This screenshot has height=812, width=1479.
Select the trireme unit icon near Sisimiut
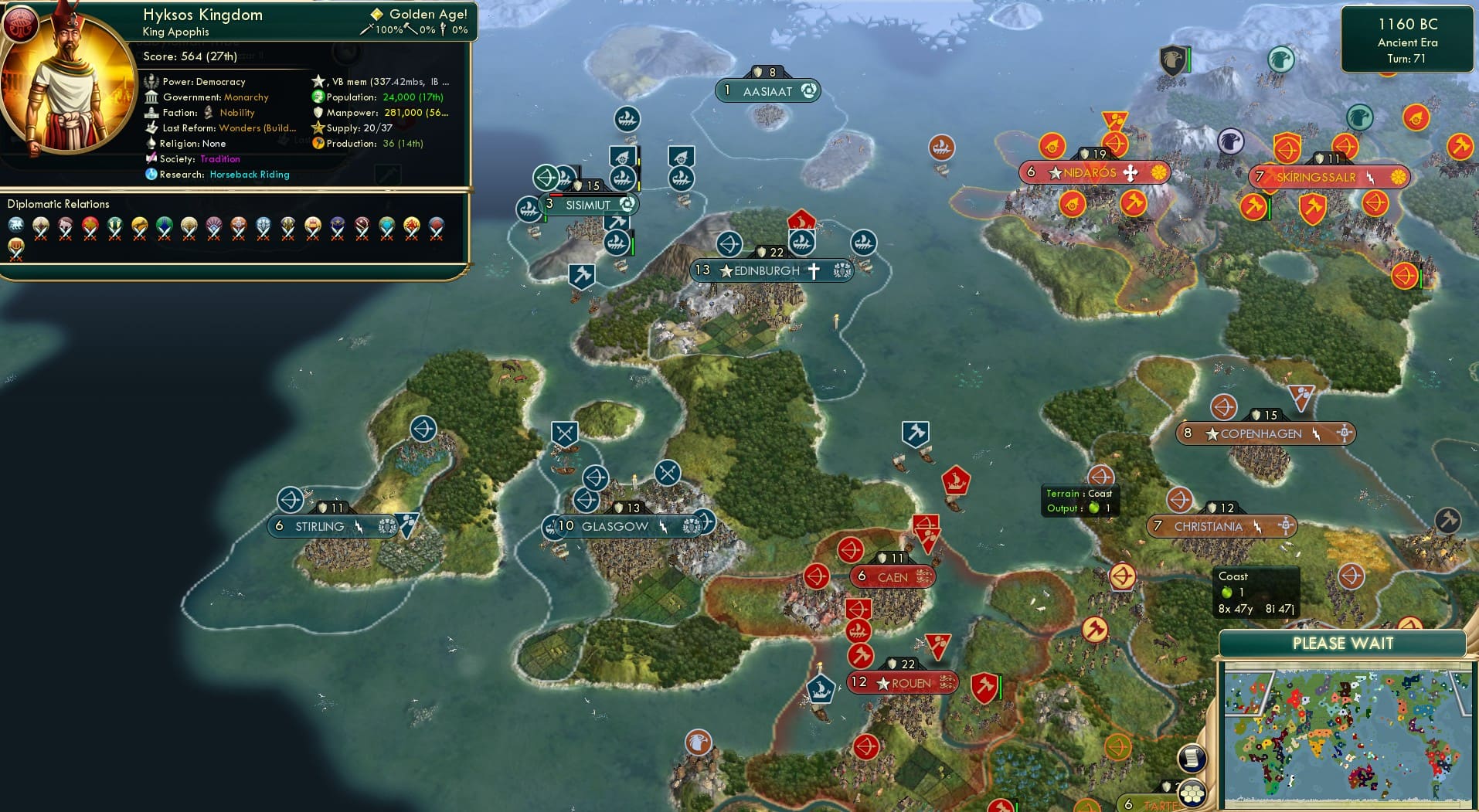pyautogui.click(x=529, y=209)
